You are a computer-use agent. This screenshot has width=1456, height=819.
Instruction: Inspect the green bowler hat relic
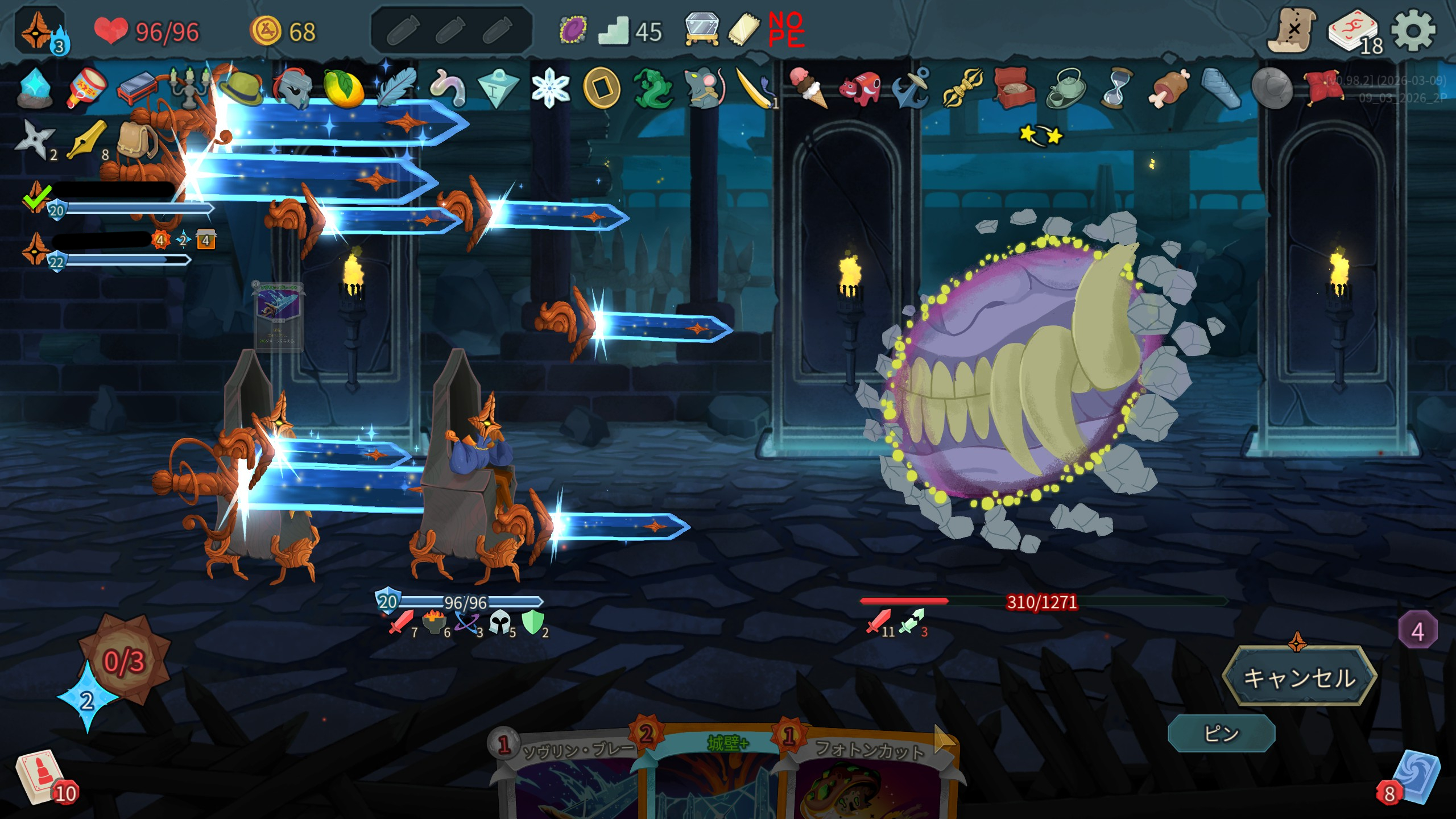(x=240, y=88)
